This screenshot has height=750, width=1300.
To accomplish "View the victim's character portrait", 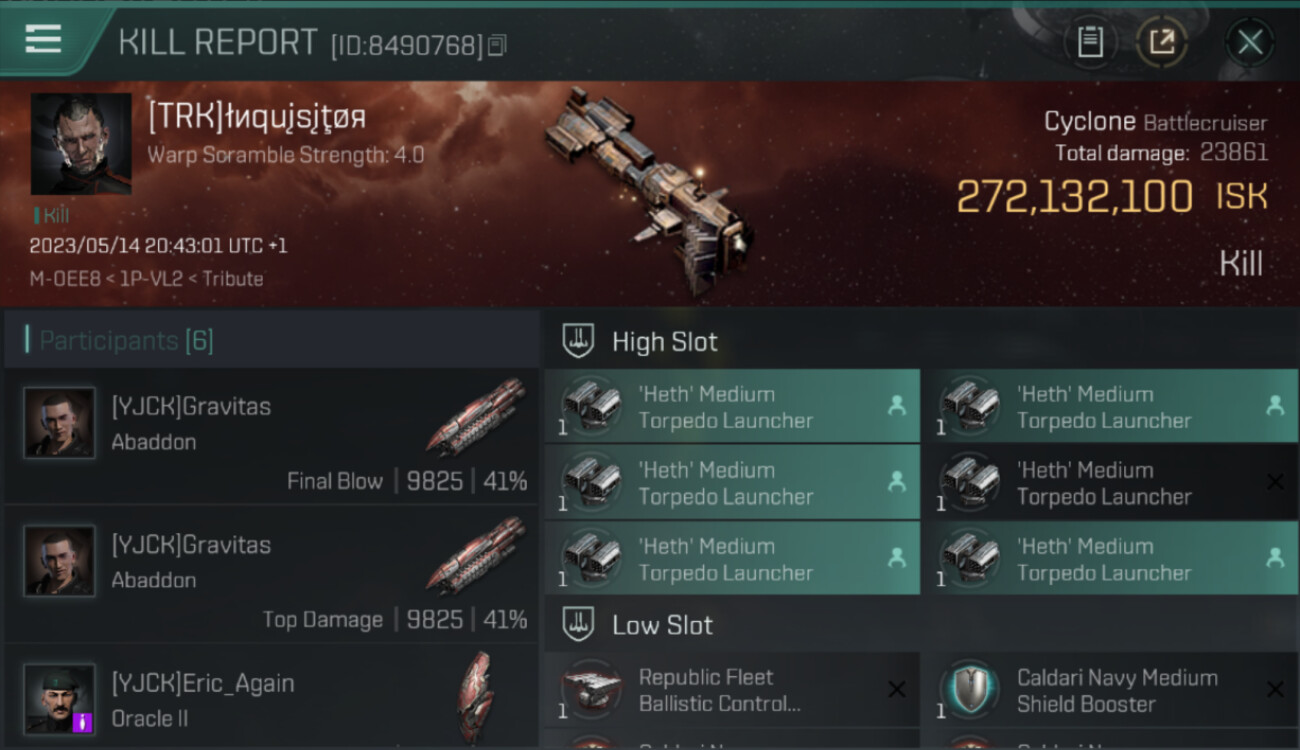I will click(81, 144).
